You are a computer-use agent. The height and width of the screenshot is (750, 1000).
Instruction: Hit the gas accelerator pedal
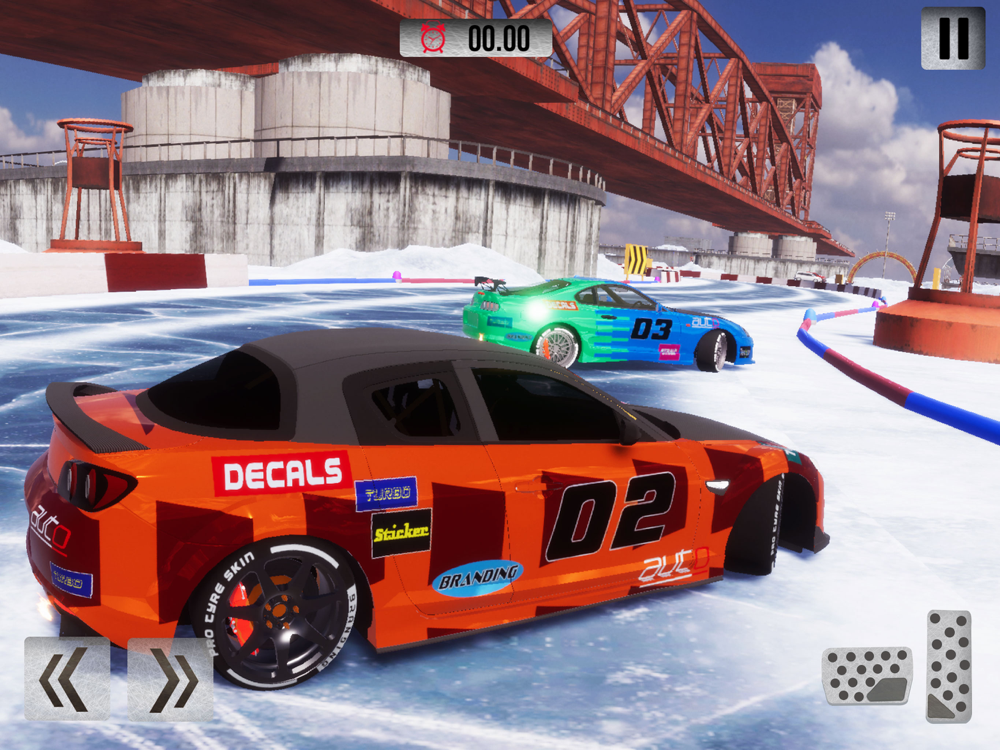pos(948,666)
